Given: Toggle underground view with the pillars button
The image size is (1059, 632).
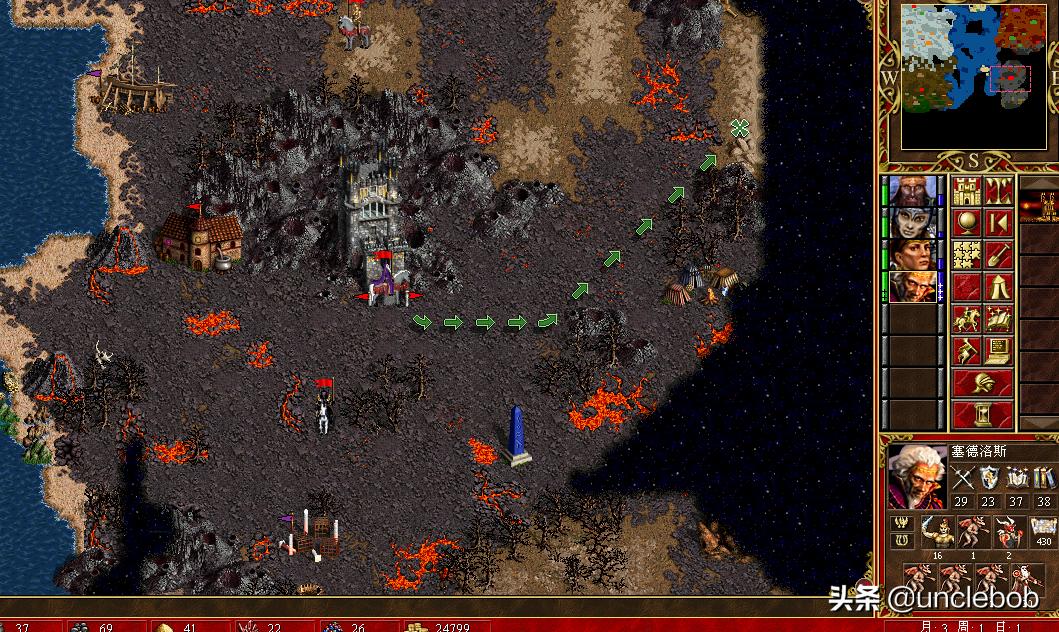Looking at the screenshot, I should pyautogui.click(x=998, y=191).
